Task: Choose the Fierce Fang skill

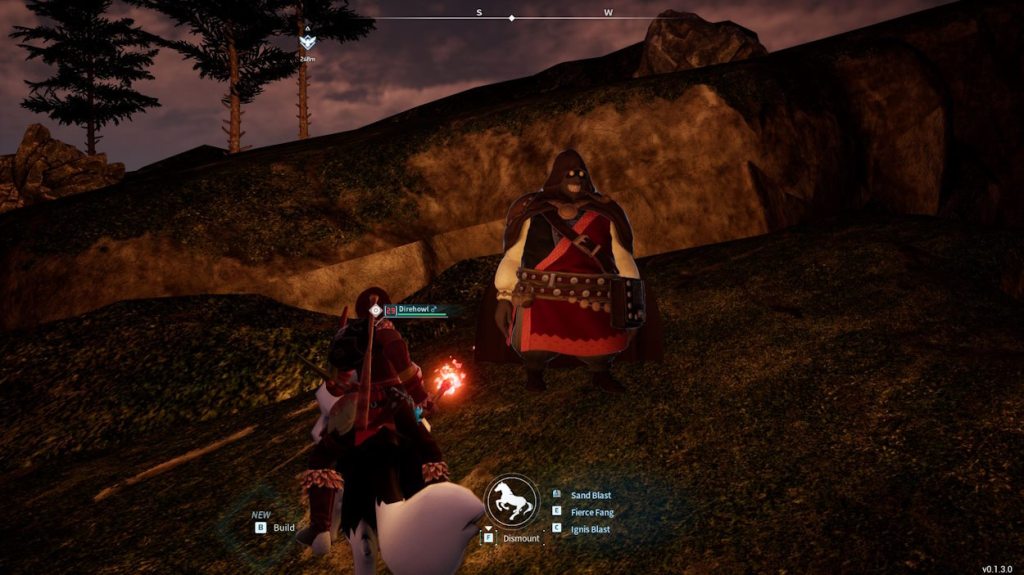Action: pos(590,512)
